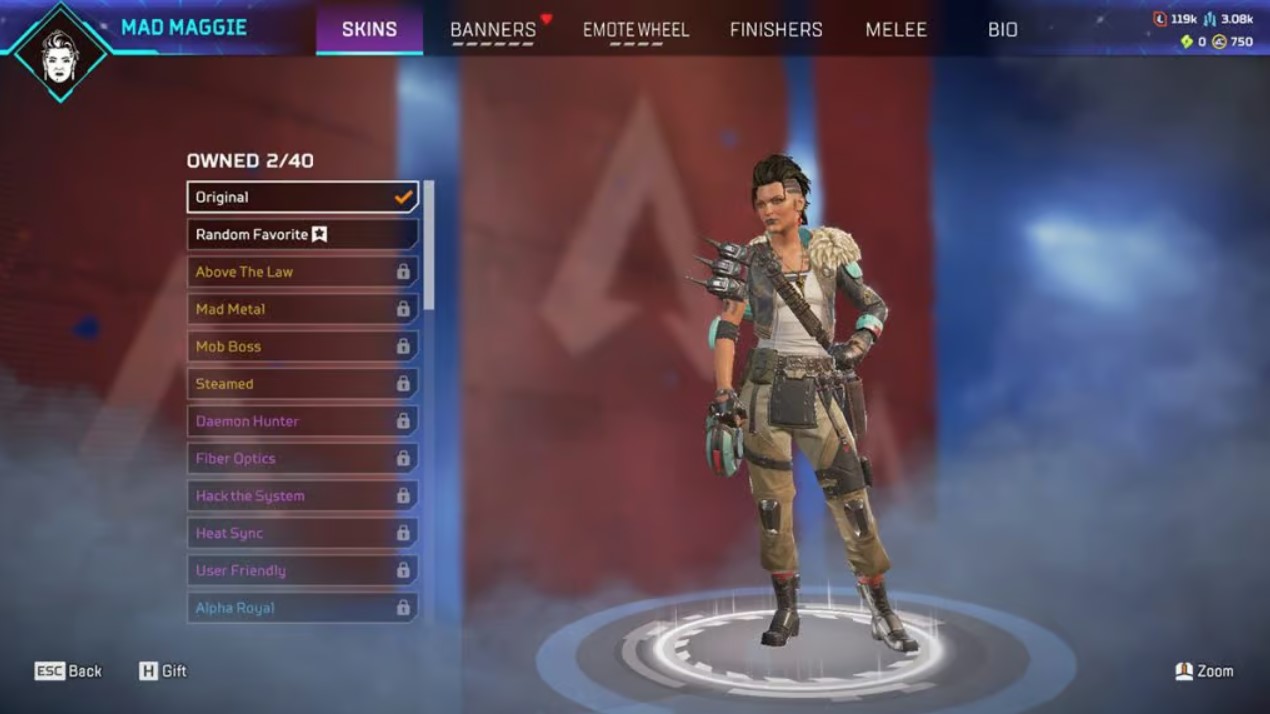Screen dimensions: 1270x714
Task: Equip the Original skin
Action: point(302,197)
